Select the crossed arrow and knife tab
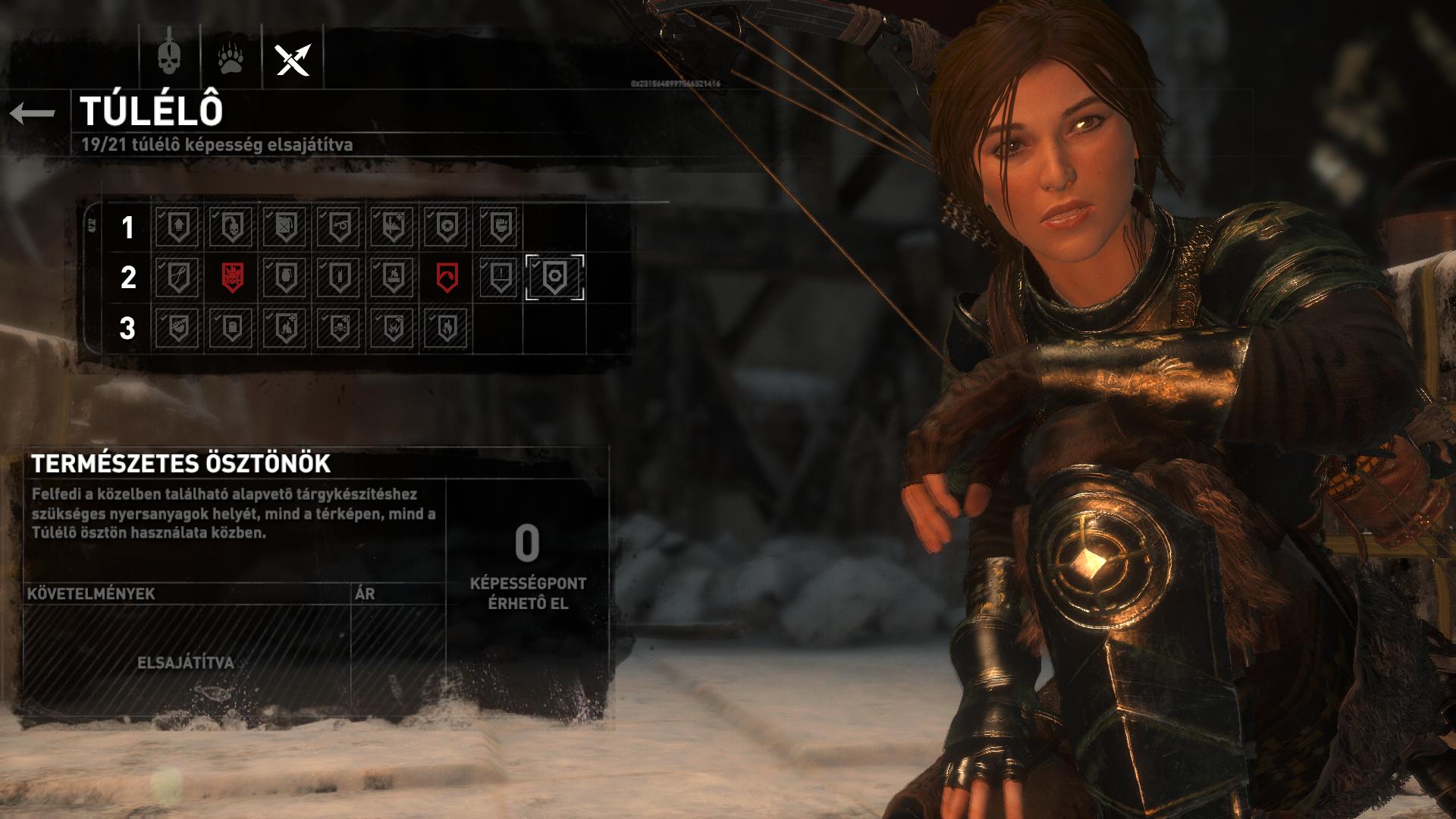Viewport: 1456px width, 819px height. click(x=293, y=58)
